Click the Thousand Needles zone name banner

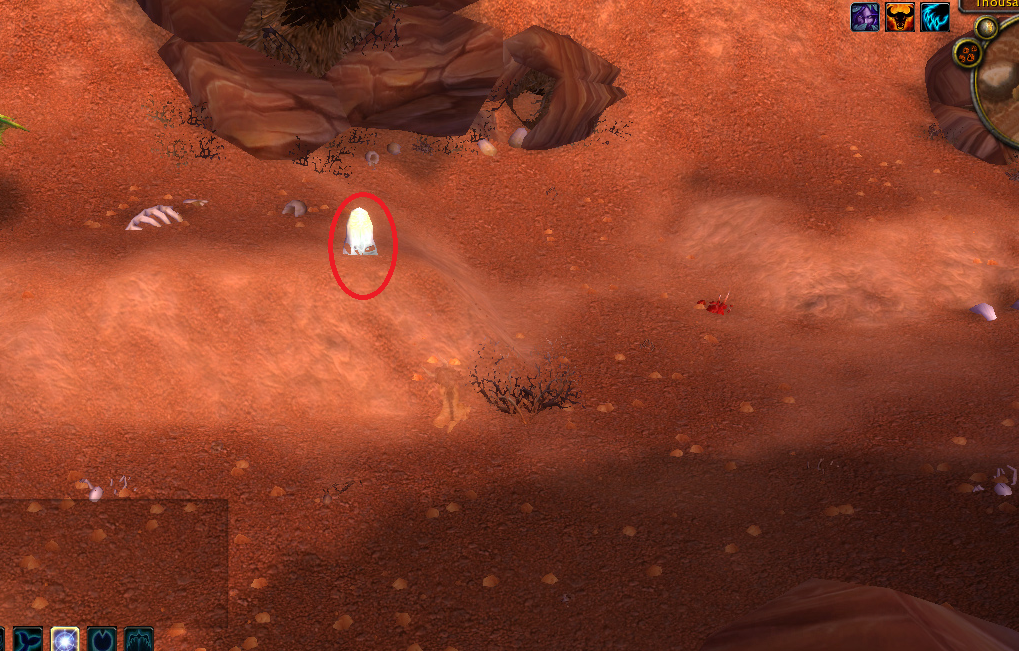coord(992,5)
